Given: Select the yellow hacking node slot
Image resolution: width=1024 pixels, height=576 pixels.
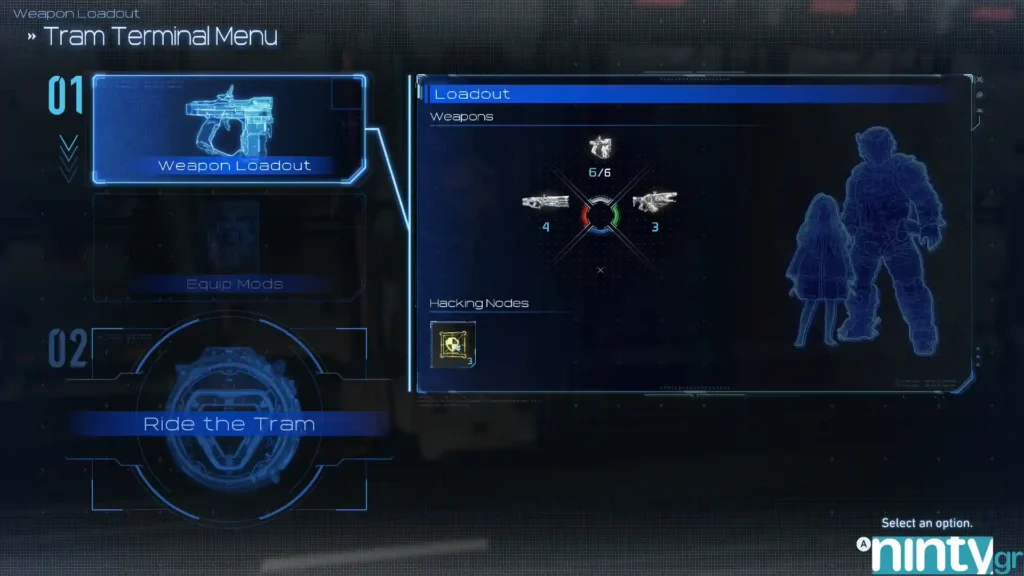Looking at the screenshot, I should [x=452, y=343].
